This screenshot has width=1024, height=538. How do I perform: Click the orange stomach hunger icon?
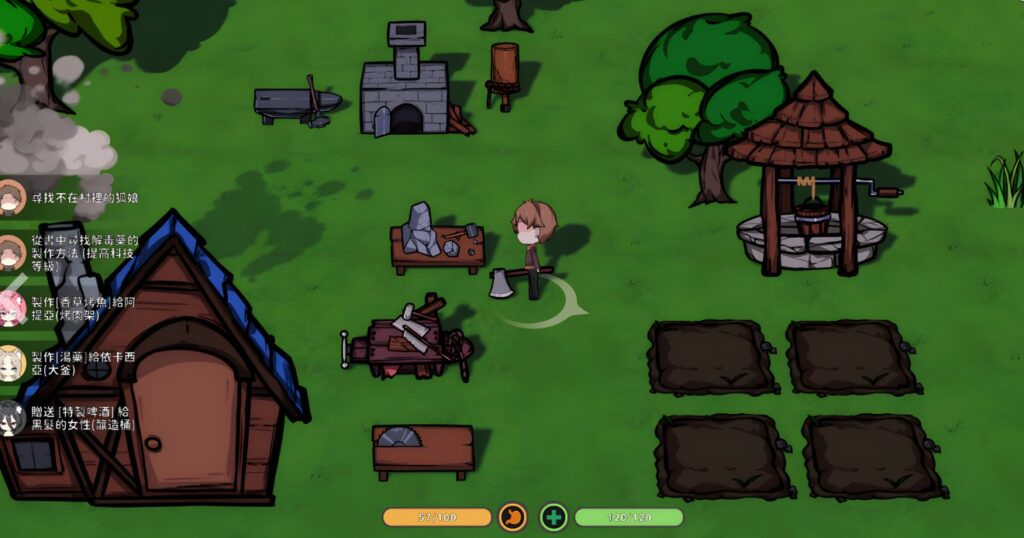(x=512, y=517)
